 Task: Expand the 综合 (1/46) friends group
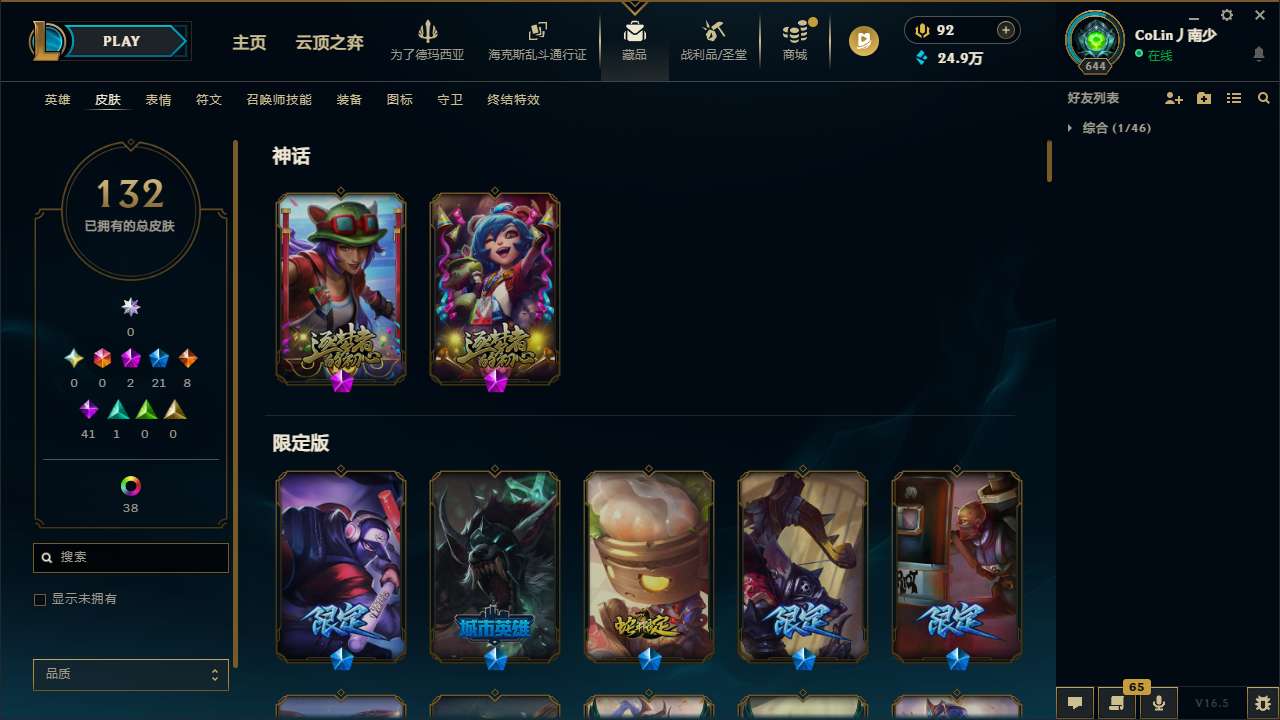pos(1116,128)
